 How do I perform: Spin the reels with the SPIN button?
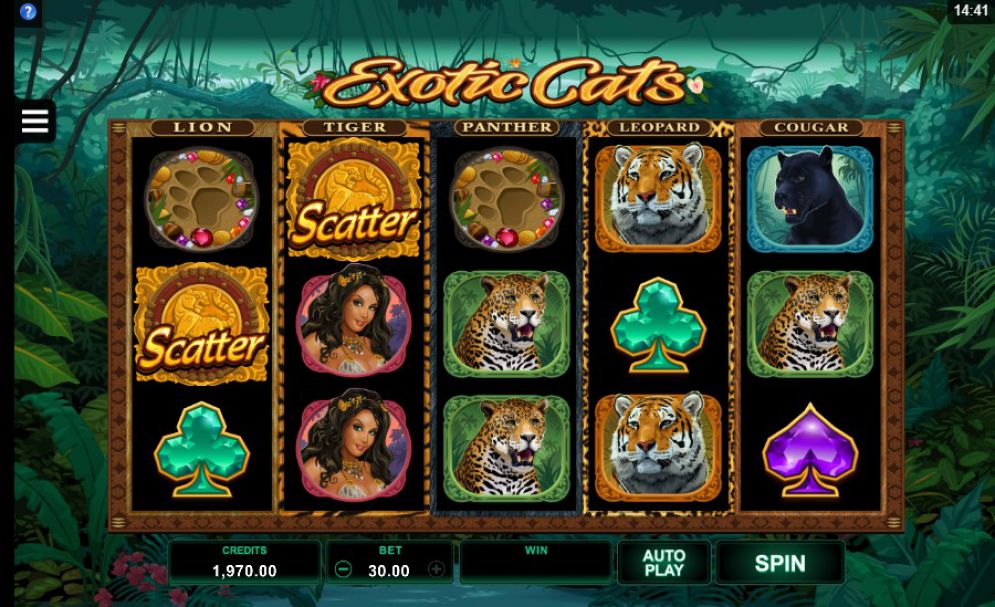779,563
